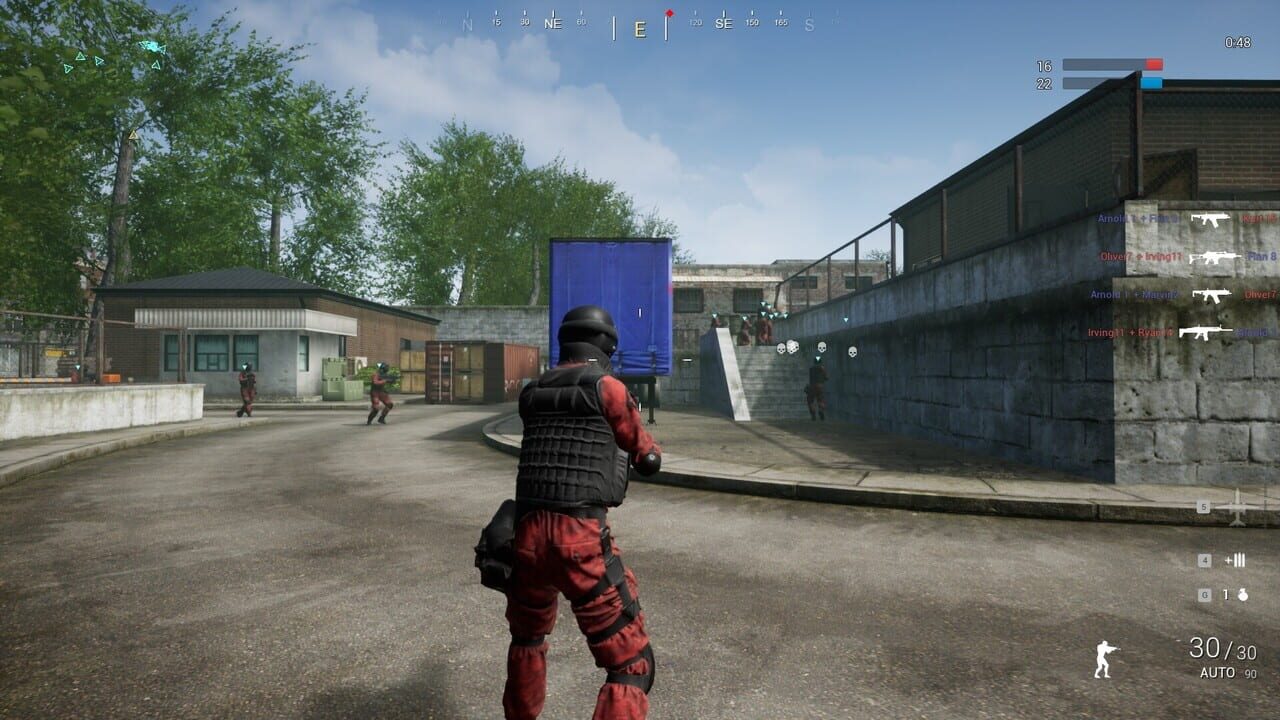Click the E heading marker on the compass

point(640,28)
